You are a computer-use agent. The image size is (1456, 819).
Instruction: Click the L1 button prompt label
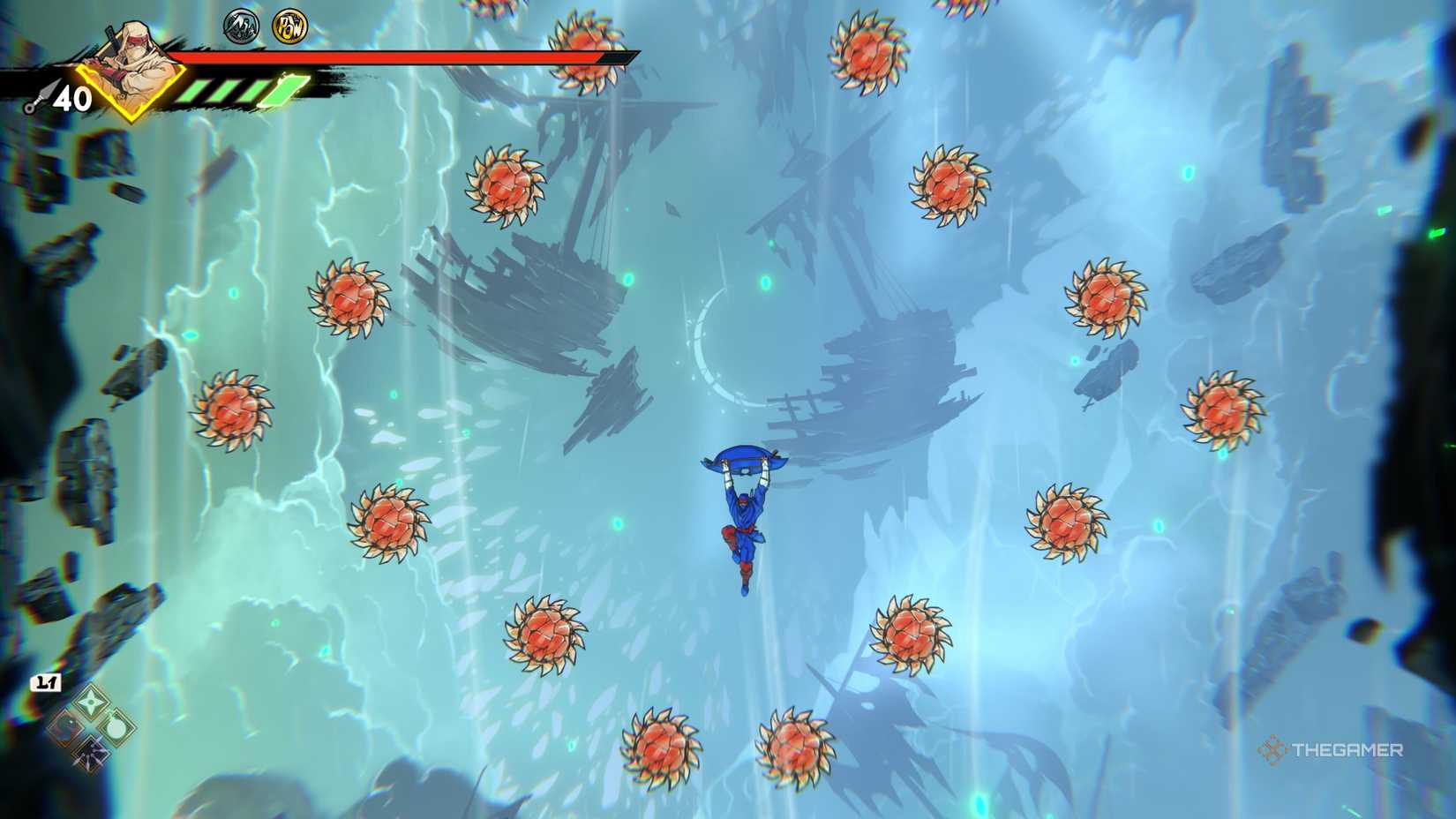[46, 682]
